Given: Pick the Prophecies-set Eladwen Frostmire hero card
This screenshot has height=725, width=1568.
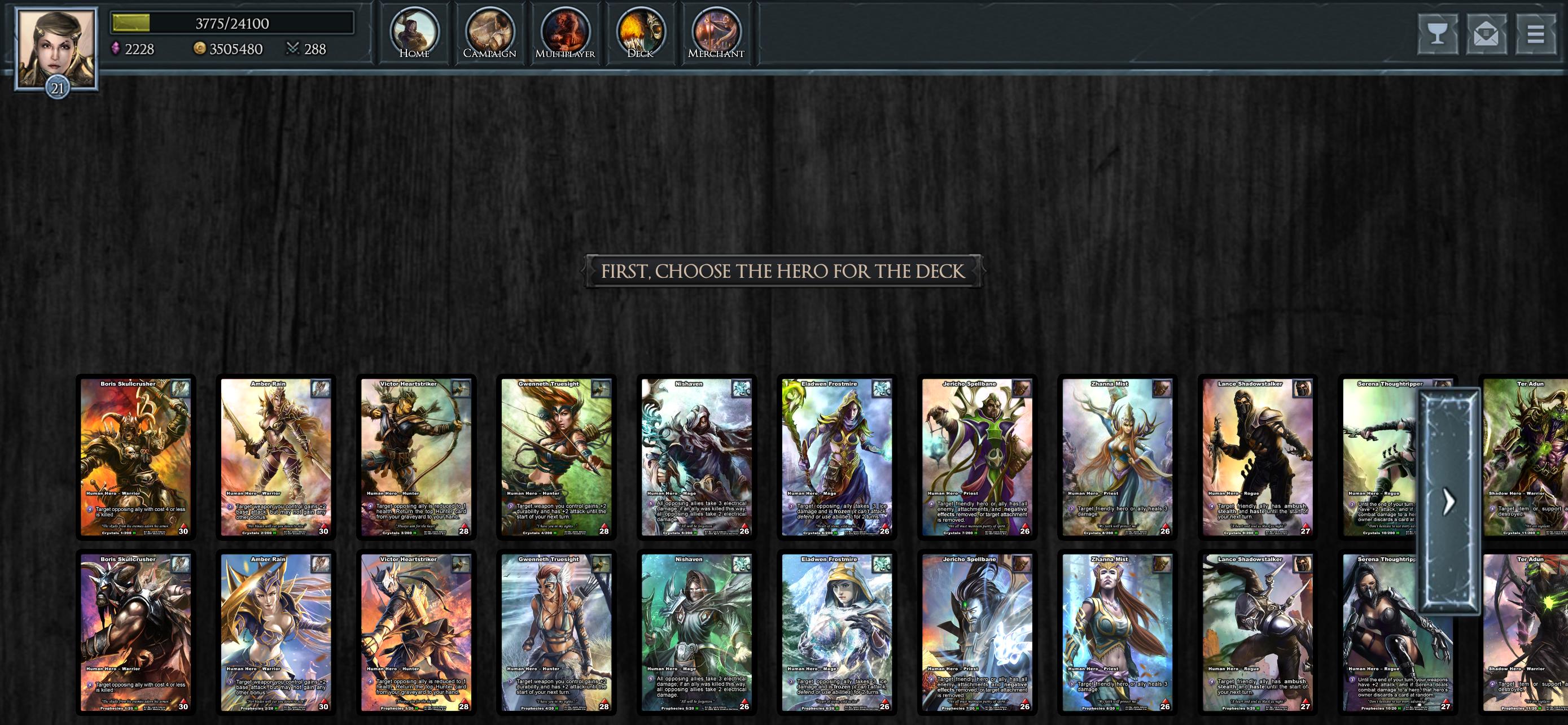Looking at the screenshot, I should (x=837, y=632).
